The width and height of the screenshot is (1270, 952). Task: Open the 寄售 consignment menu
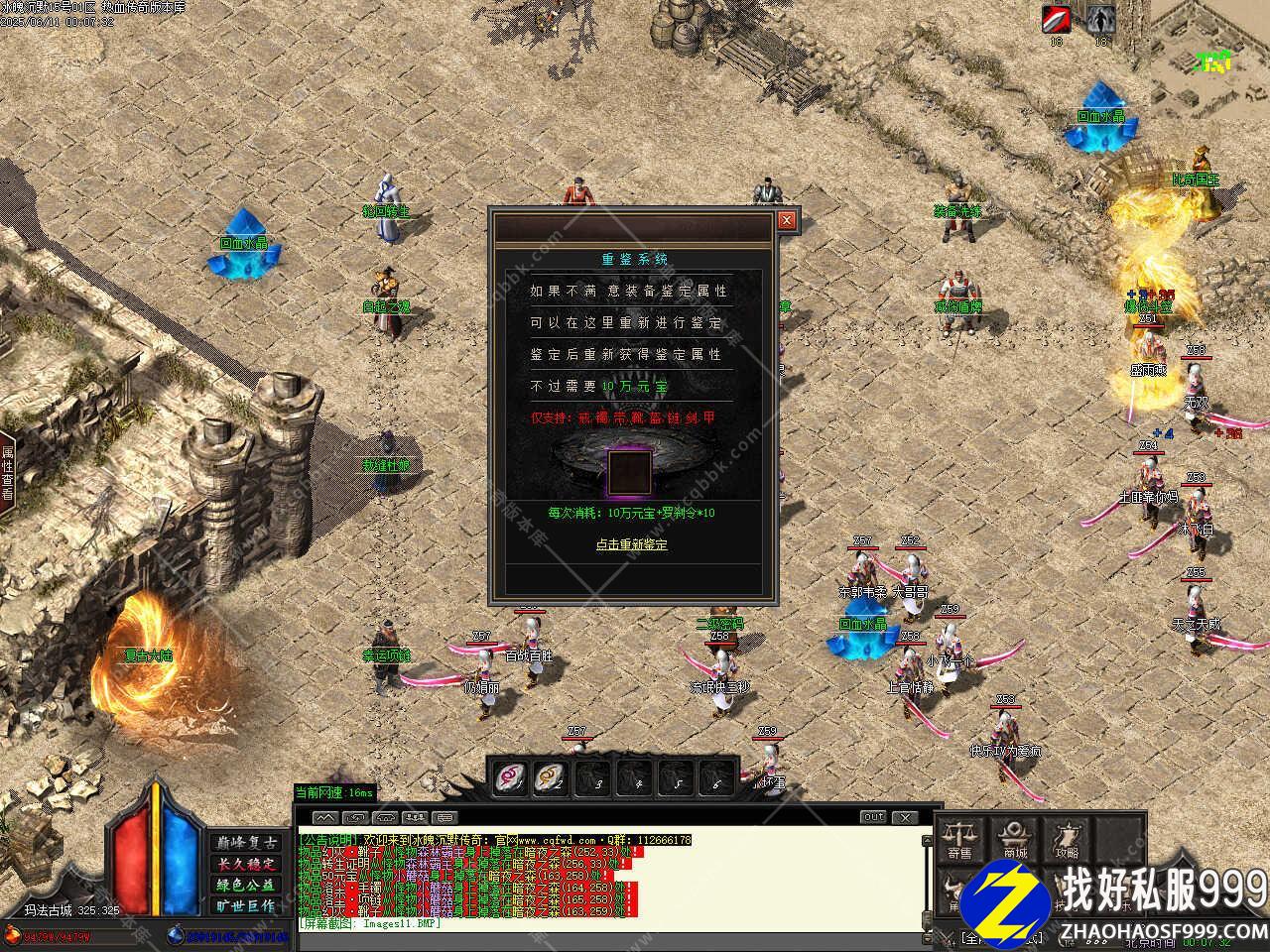(x=959, y=839)
